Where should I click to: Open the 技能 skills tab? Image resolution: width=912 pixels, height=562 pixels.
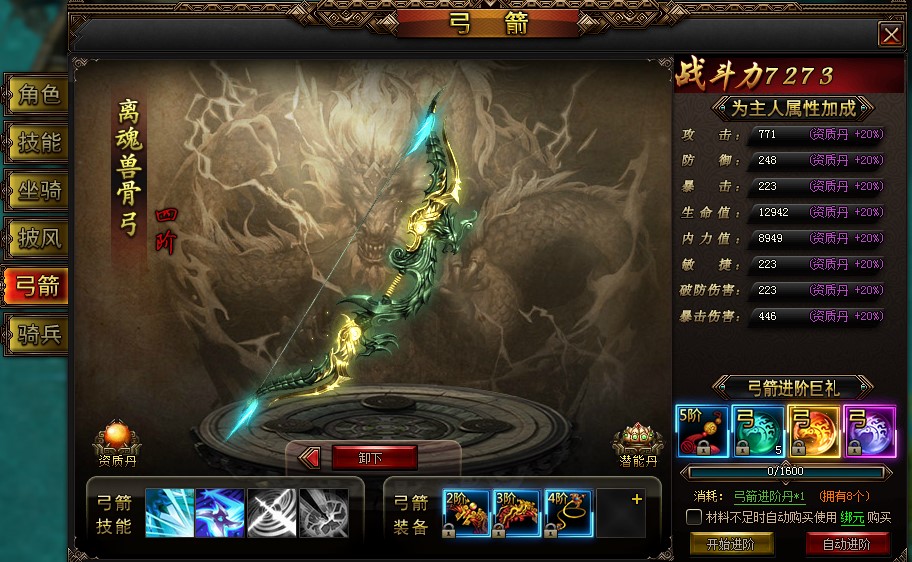click(38, 143)
